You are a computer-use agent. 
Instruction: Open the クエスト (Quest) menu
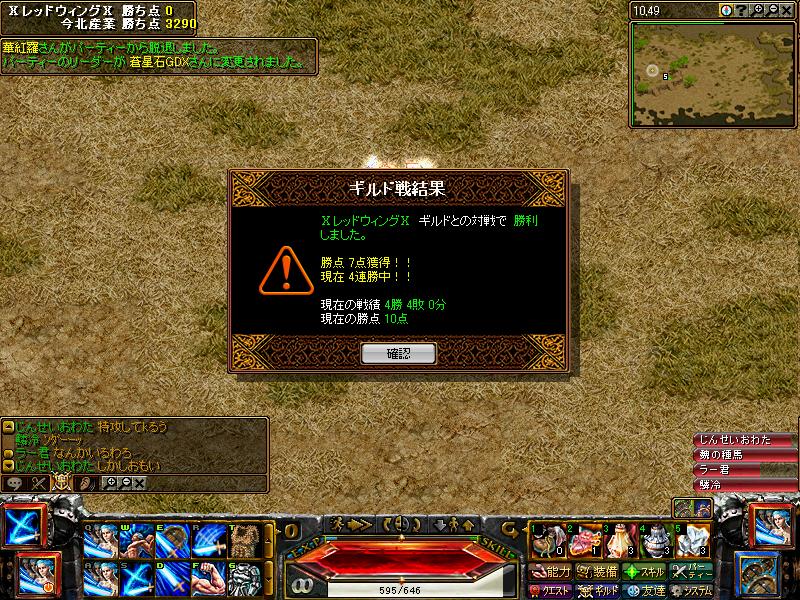point(552,591)
